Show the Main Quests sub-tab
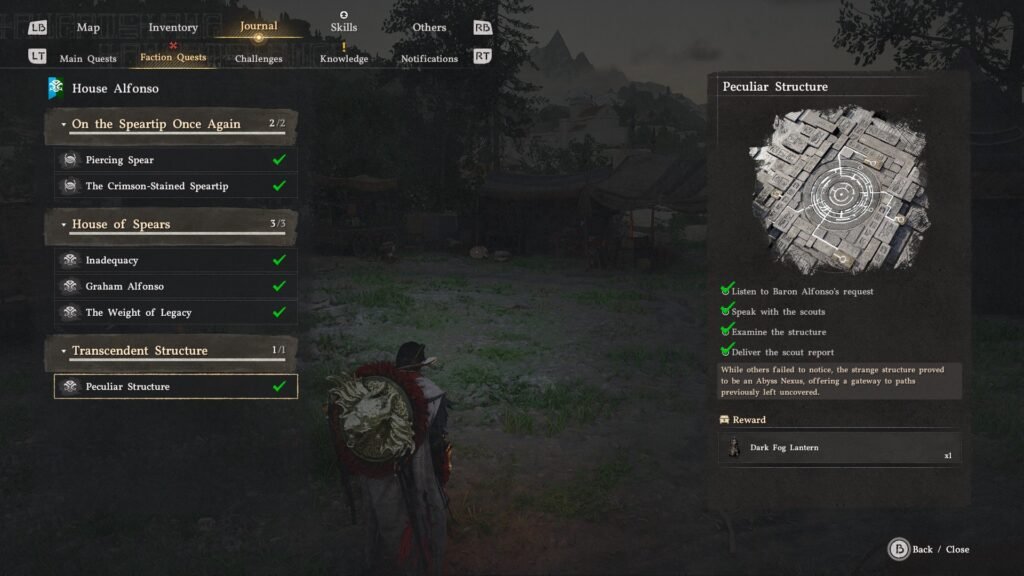1024x576 pixels. (88, 58)
